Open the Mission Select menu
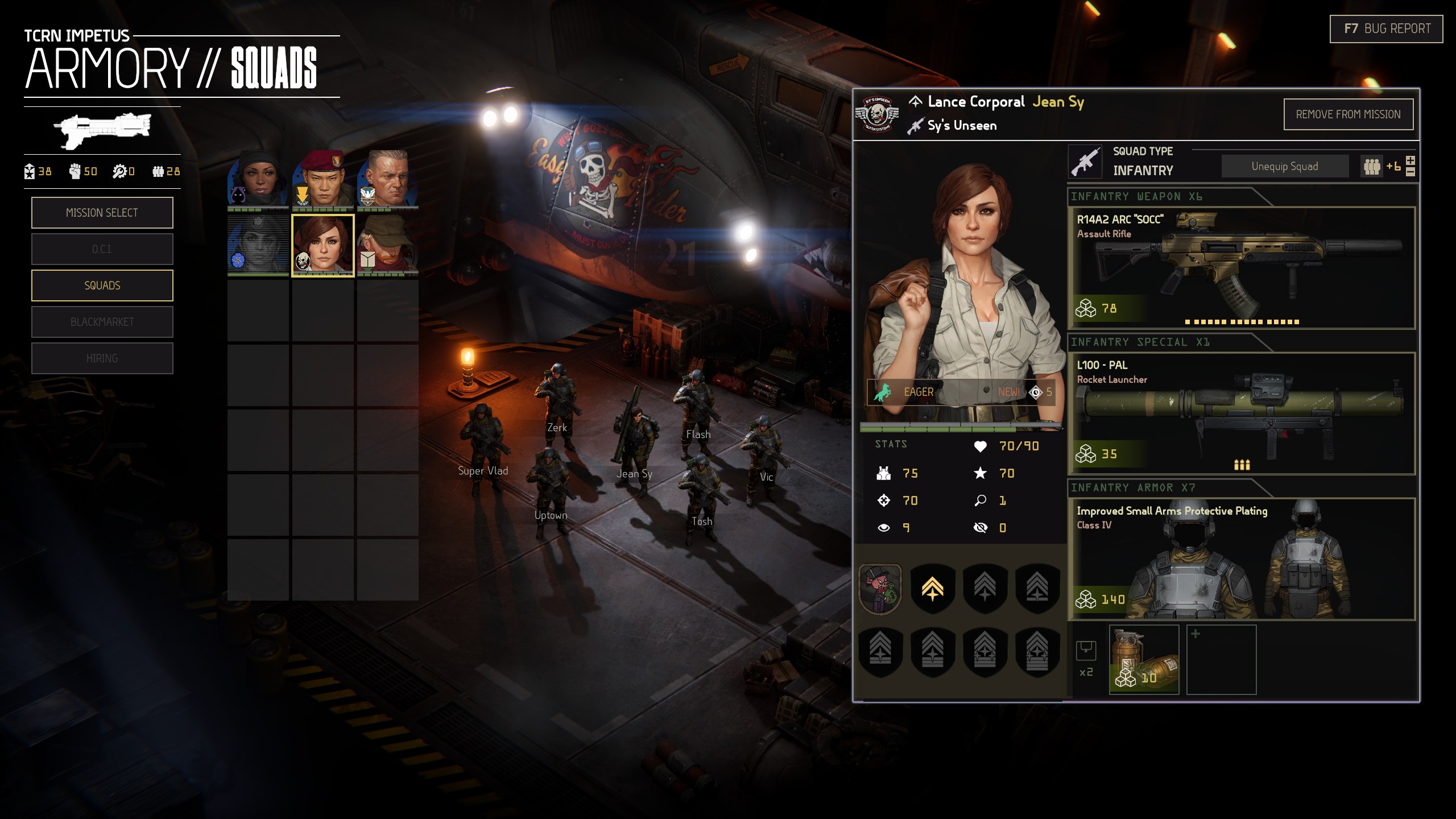Viewport: 1456px width, 819px height. coord(102,213)
